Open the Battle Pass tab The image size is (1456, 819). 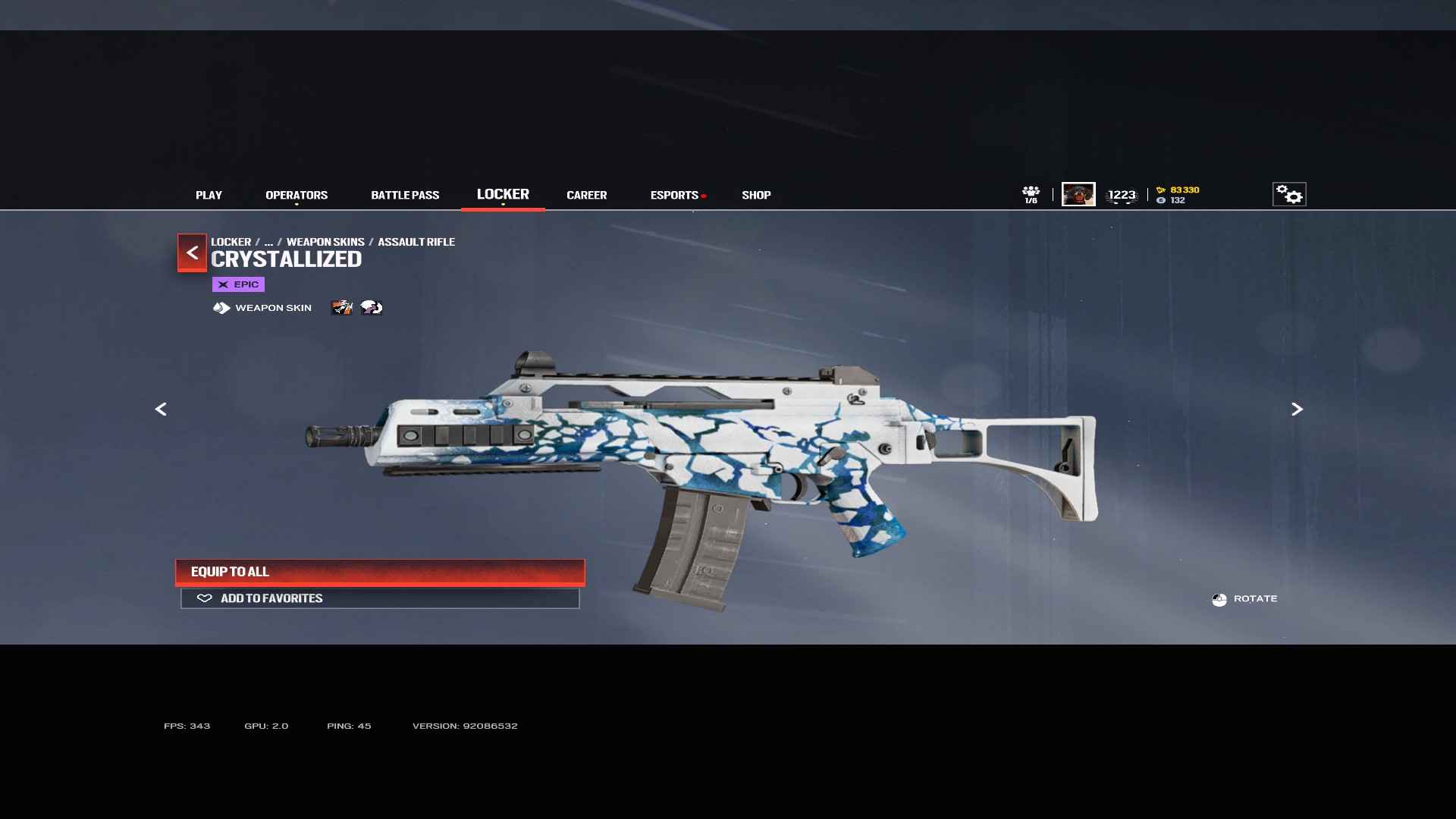(405, 195)
